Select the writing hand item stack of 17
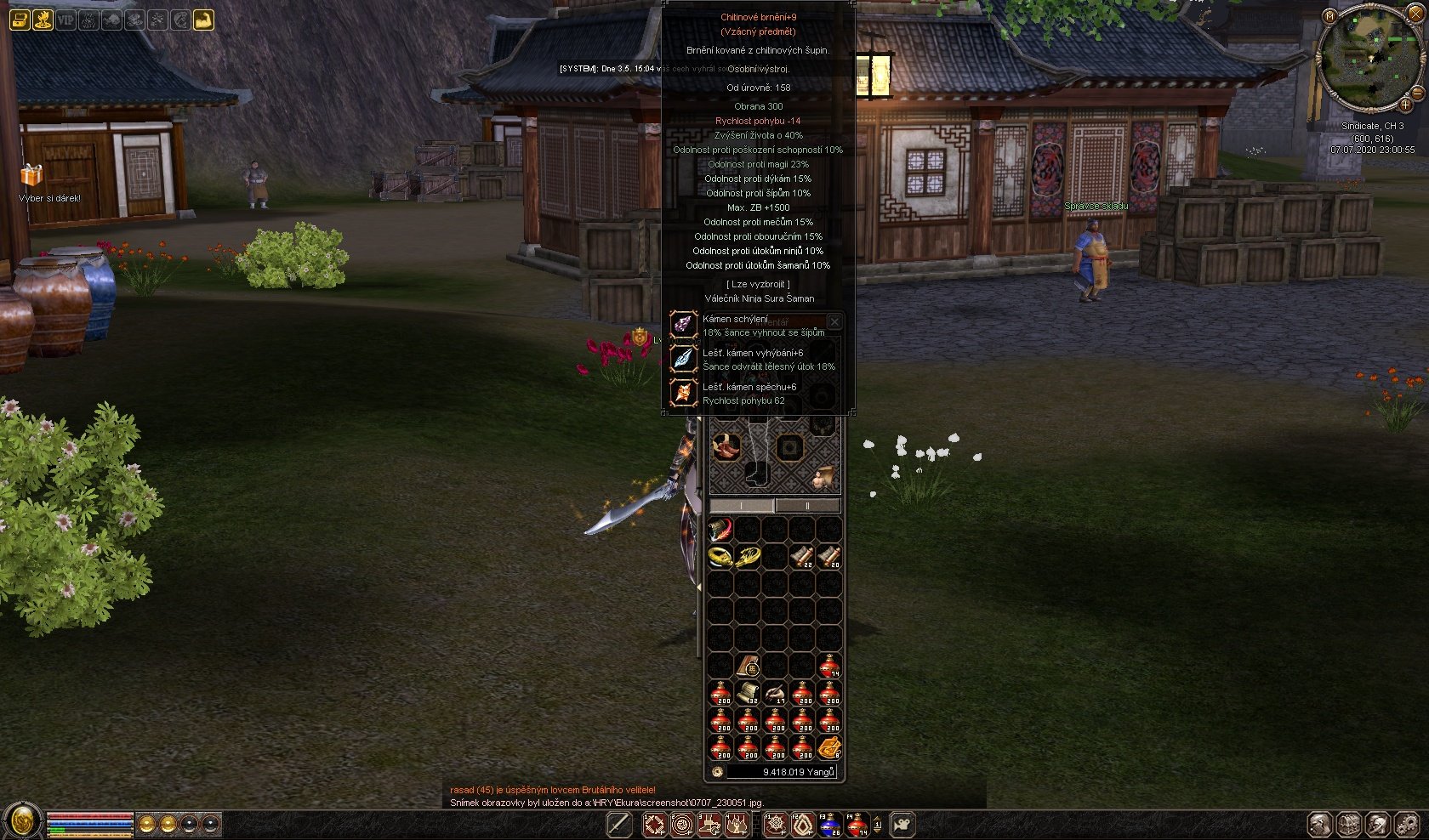Viewport: 1429px width, 840px height. (x=775, y=694)
